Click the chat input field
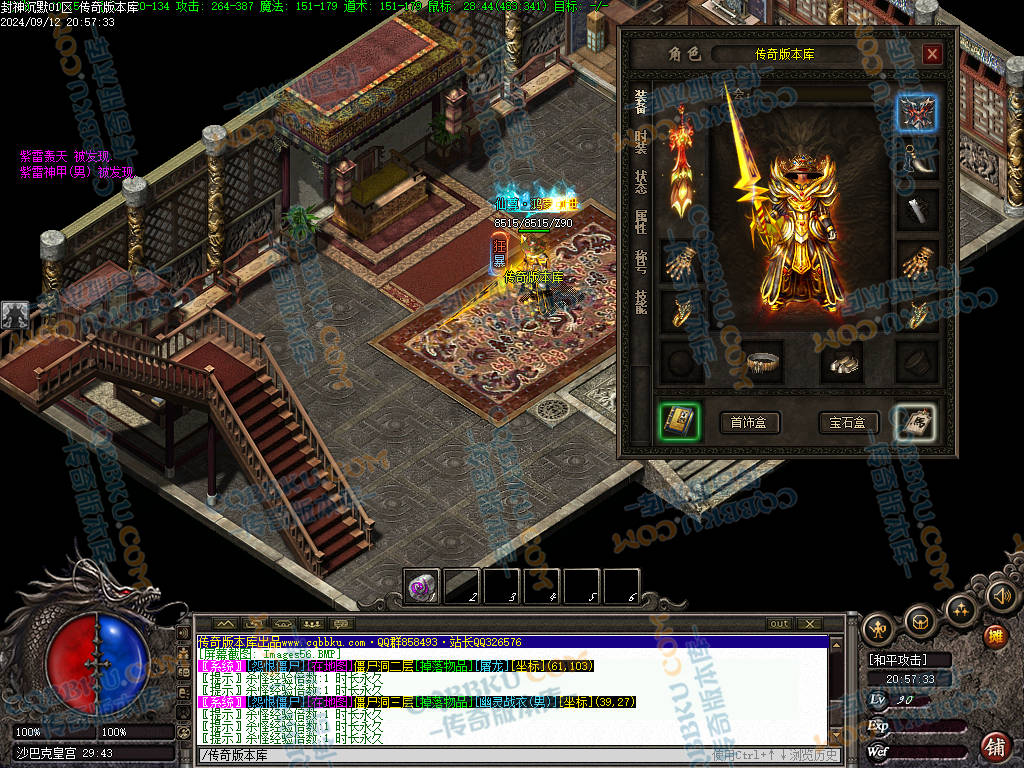Image resolution: width=1024 pixels, height=768 pixels. 450,753
